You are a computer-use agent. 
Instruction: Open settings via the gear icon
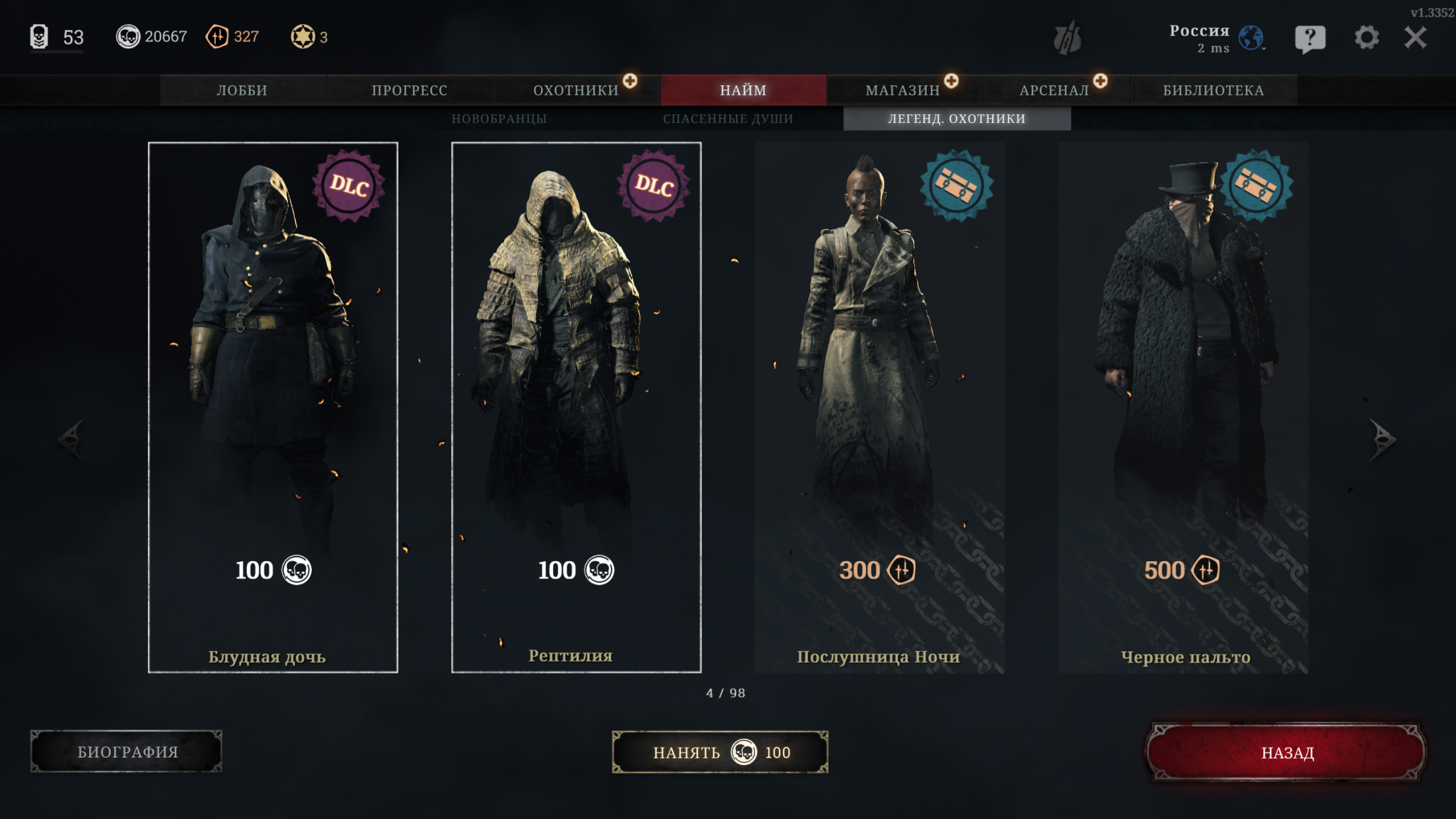tap(1366, 38)
